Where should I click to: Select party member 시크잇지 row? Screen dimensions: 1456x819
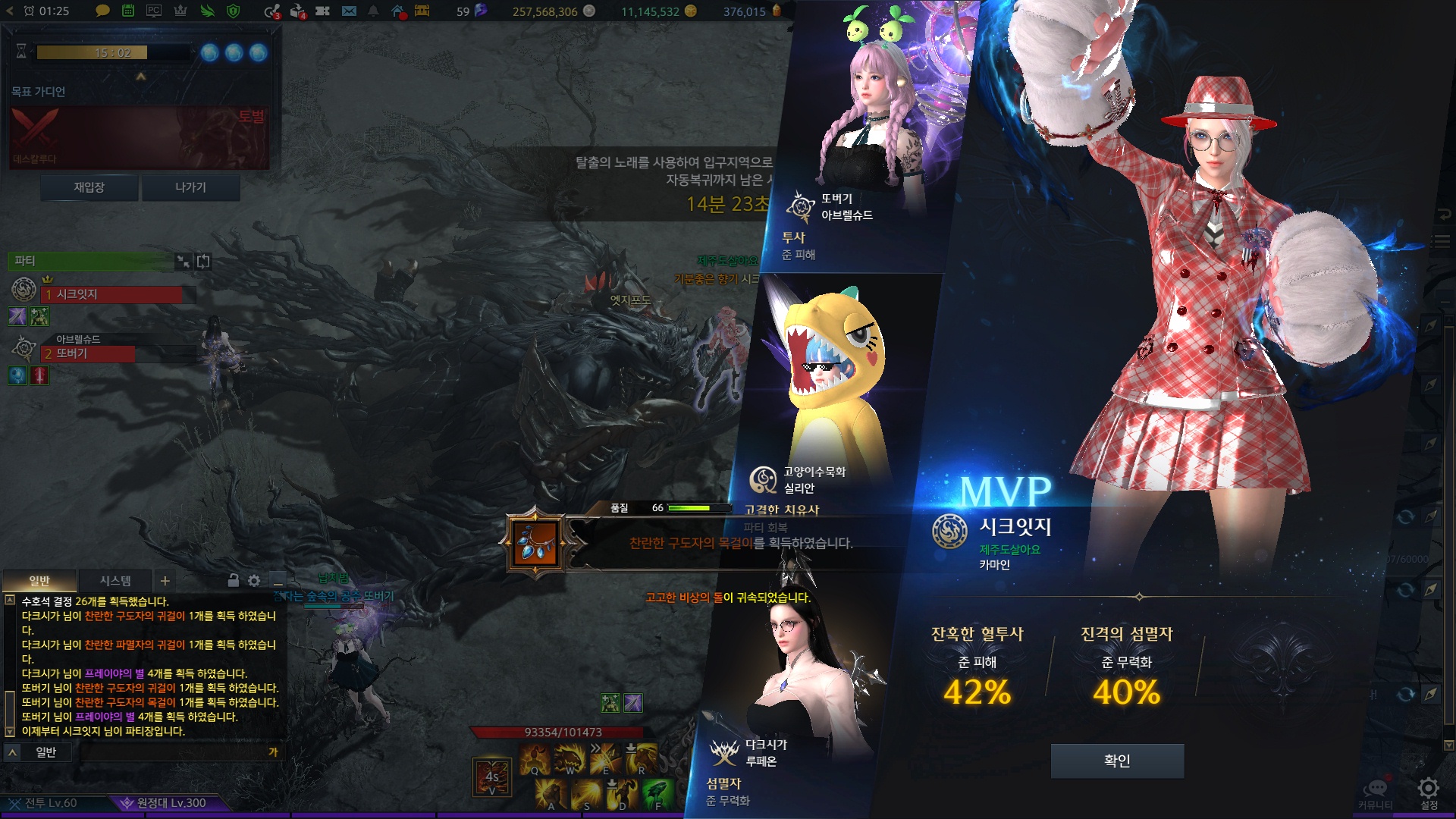114,294
